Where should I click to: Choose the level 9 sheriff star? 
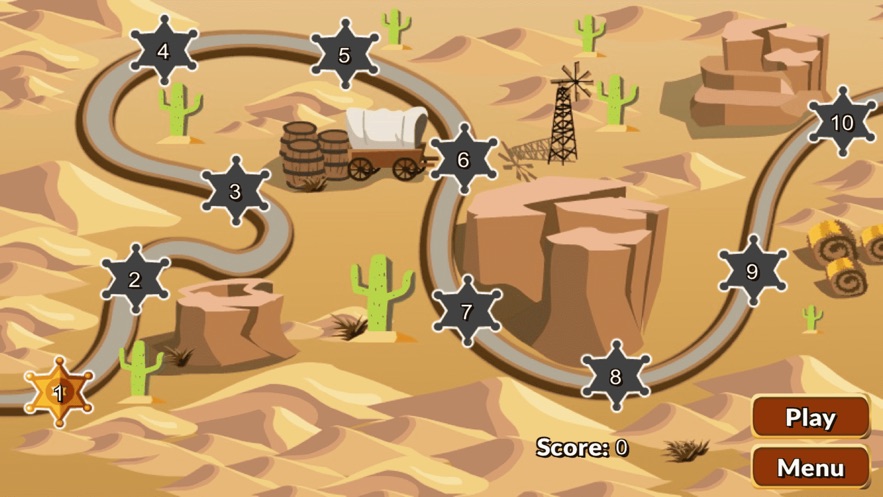[x=752, y=271]
